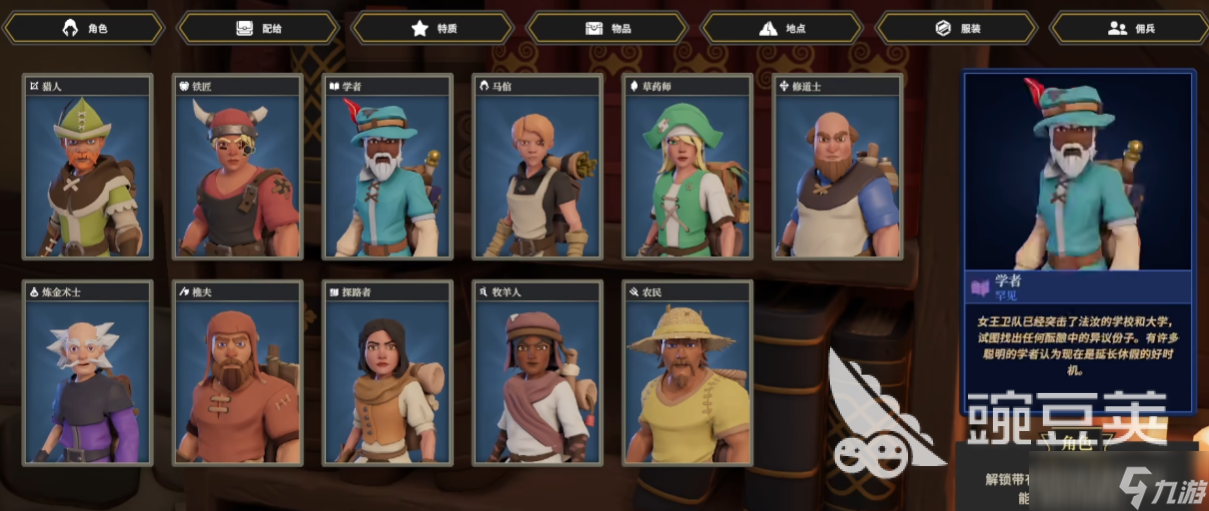Choose the 草药师 character card
This screenshot has height=511, width=1209.
[688, 167]
